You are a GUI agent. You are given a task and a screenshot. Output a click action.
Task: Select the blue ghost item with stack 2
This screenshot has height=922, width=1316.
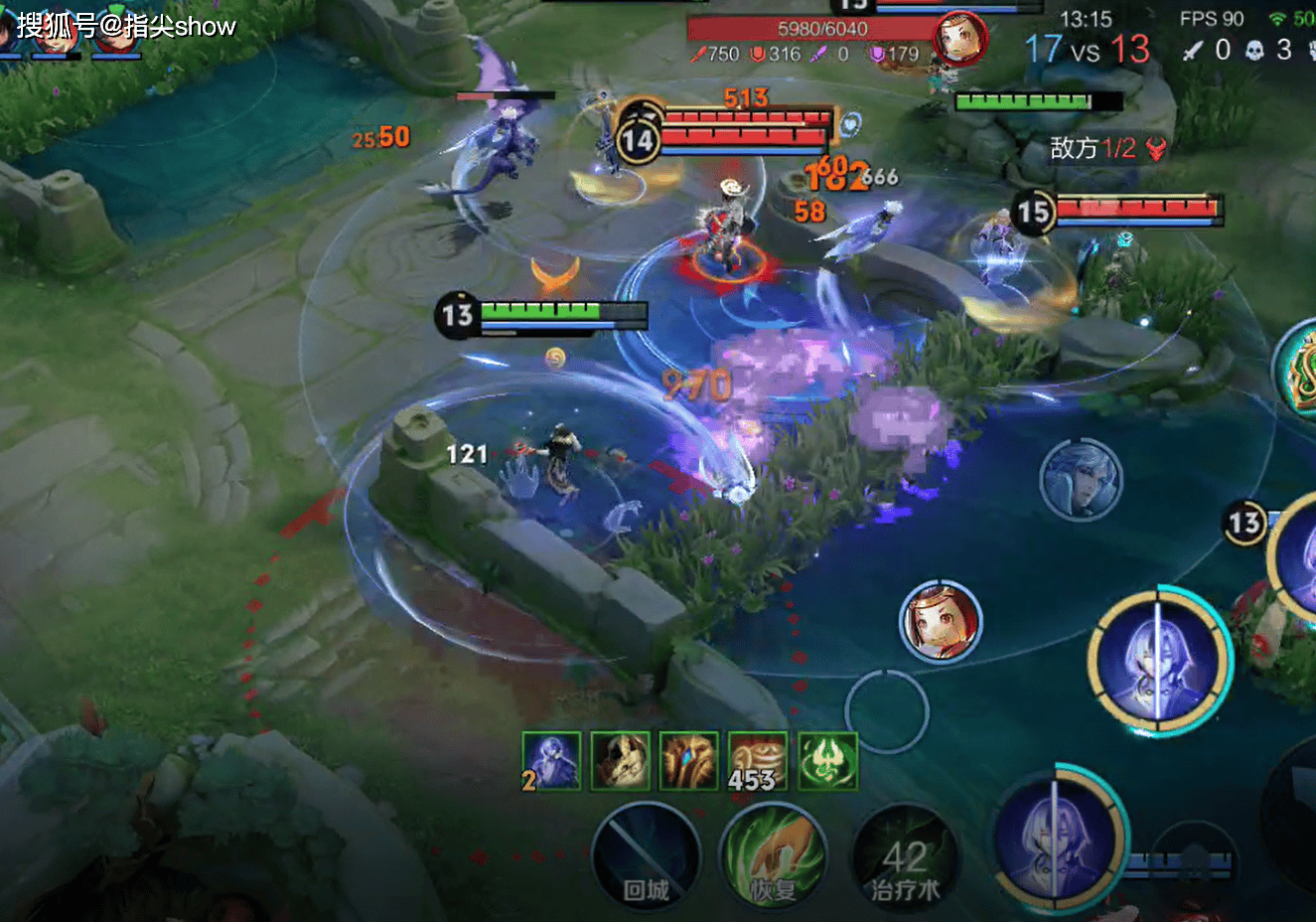(551, 761)
